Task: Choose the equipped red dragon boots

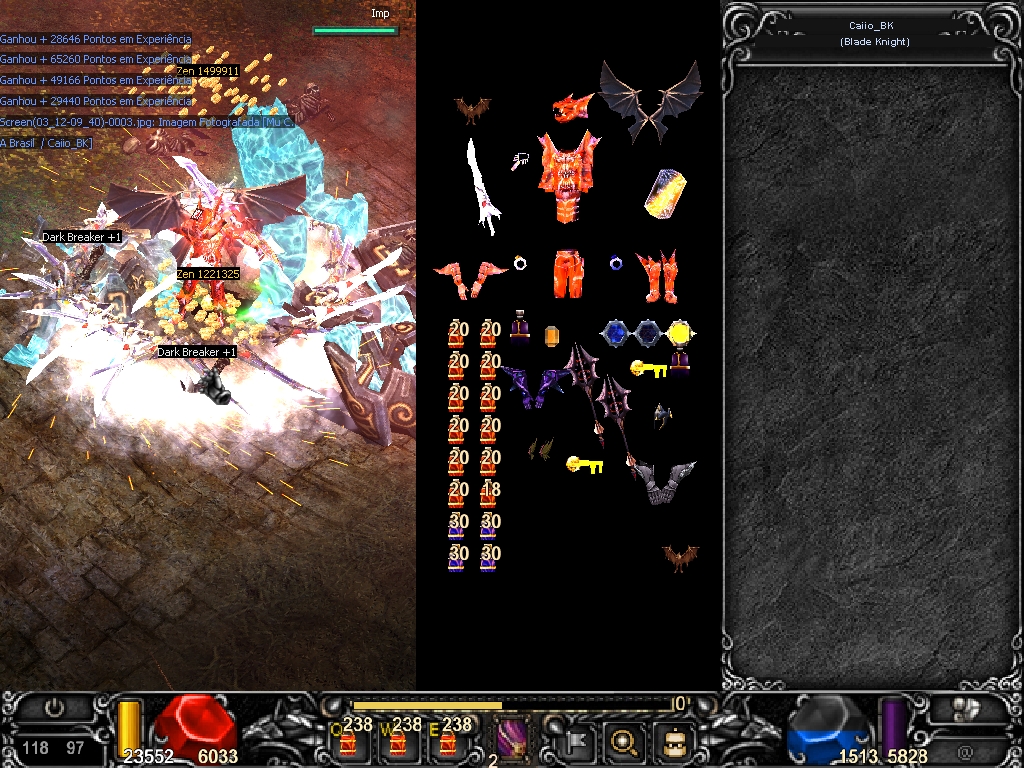Action: [657, 276]
